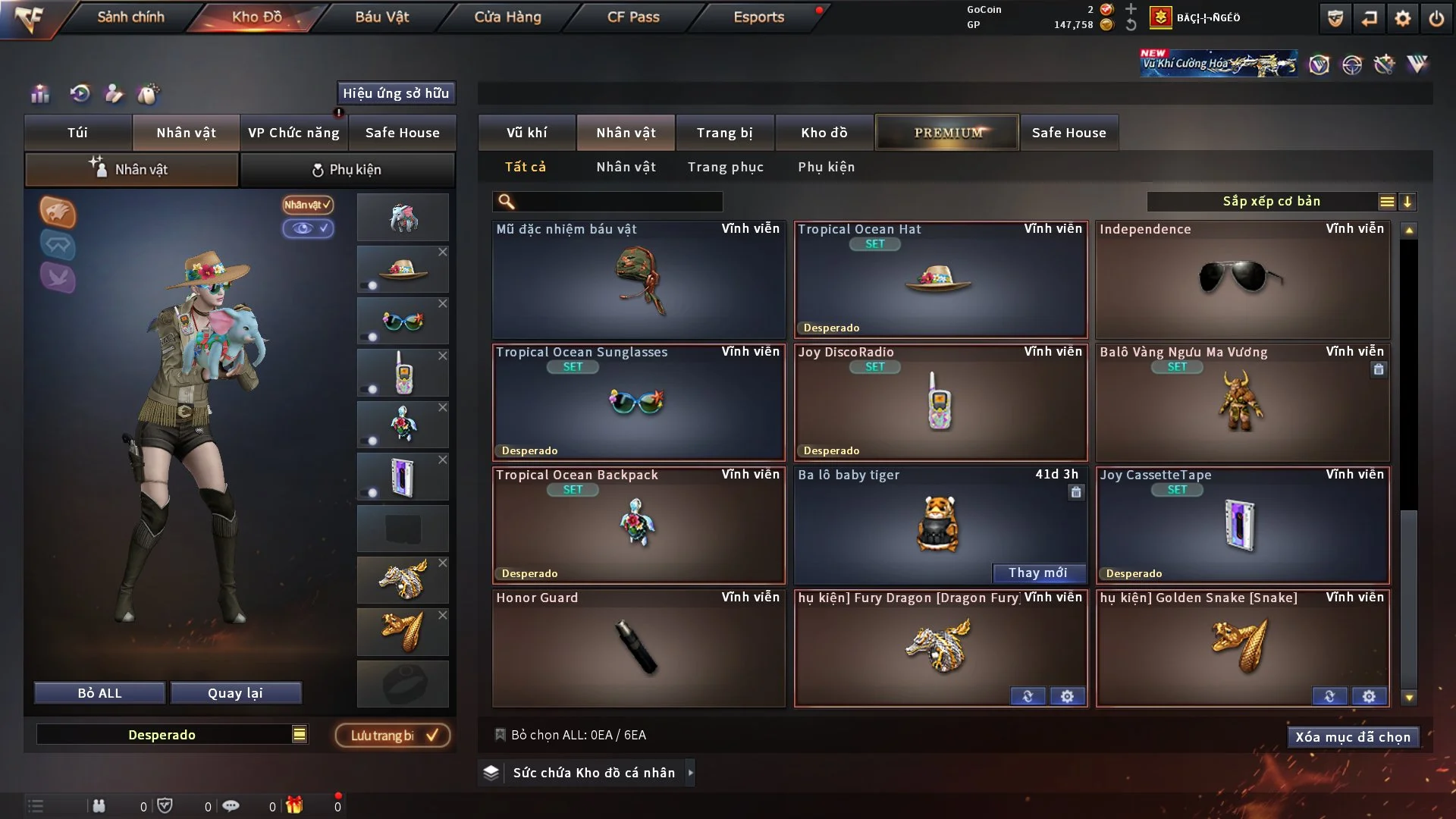
Task: Click Thay mới on baby tiger
Action: (1037, 573)
